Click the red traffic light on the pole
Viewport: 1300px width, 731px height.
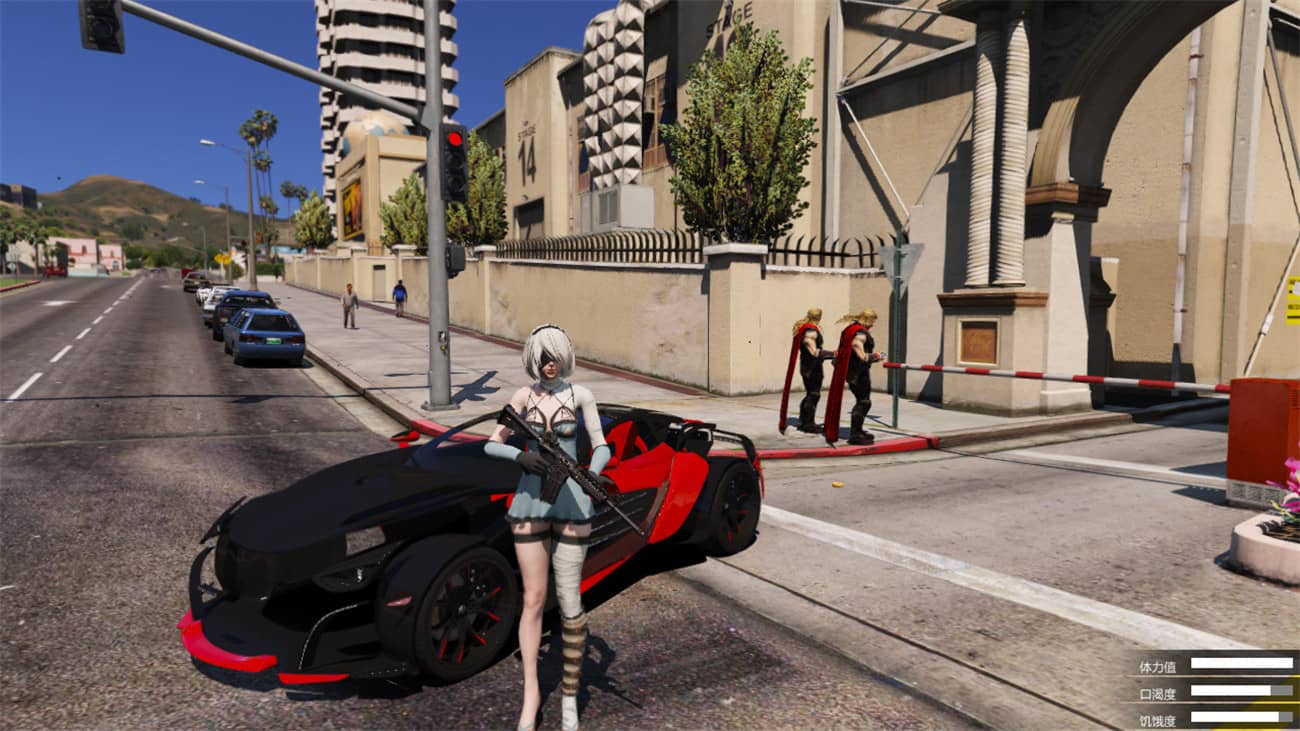tap(455, 139)
